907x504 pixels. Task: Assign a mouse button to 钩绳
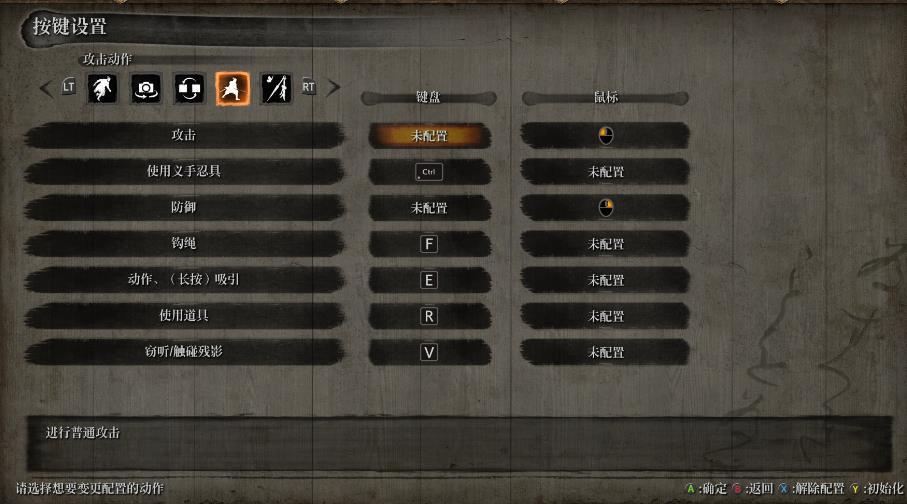coord(605,244)
